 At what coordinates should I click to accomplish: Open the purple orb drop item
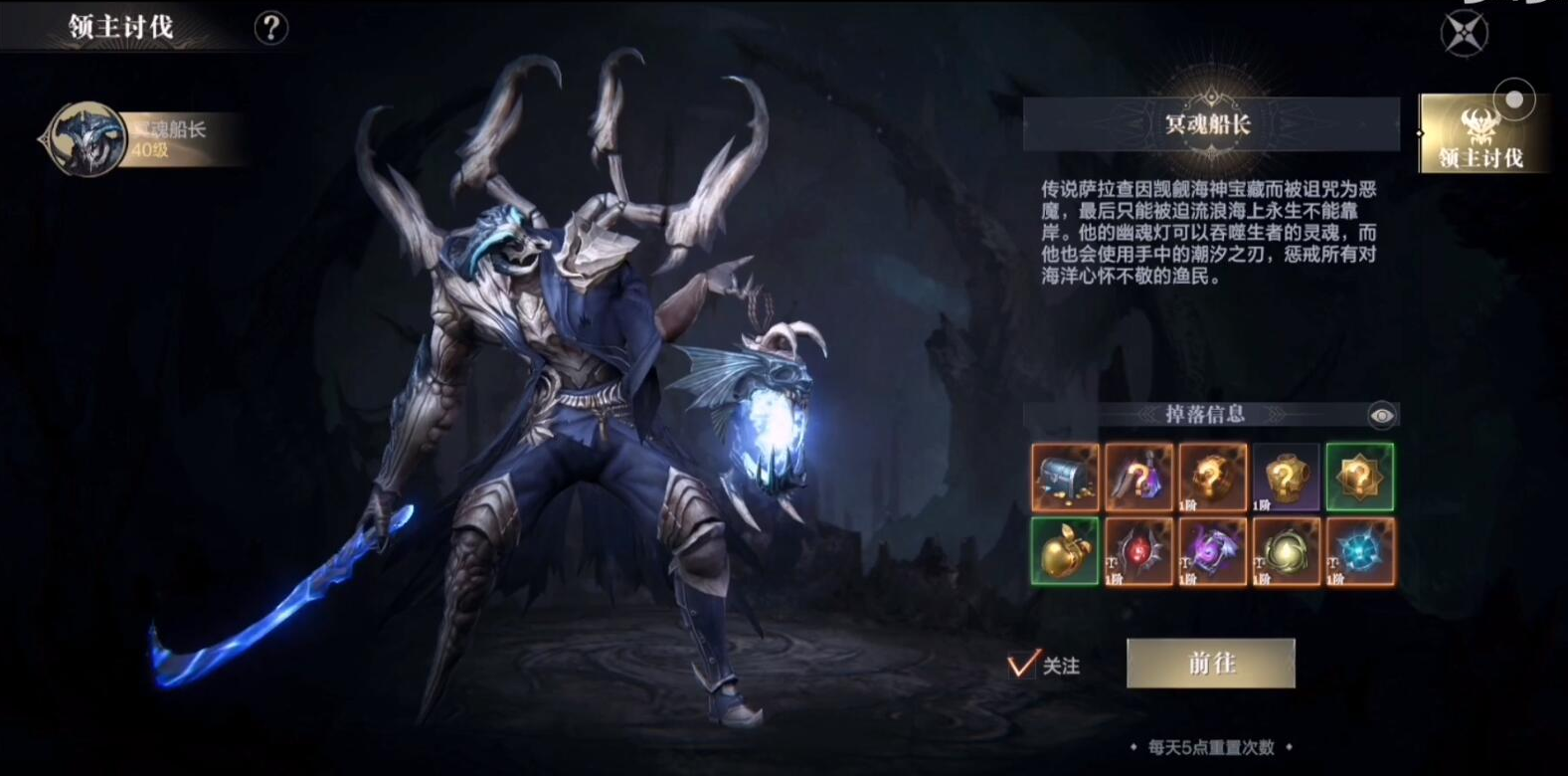click(x=1213, y=552)
